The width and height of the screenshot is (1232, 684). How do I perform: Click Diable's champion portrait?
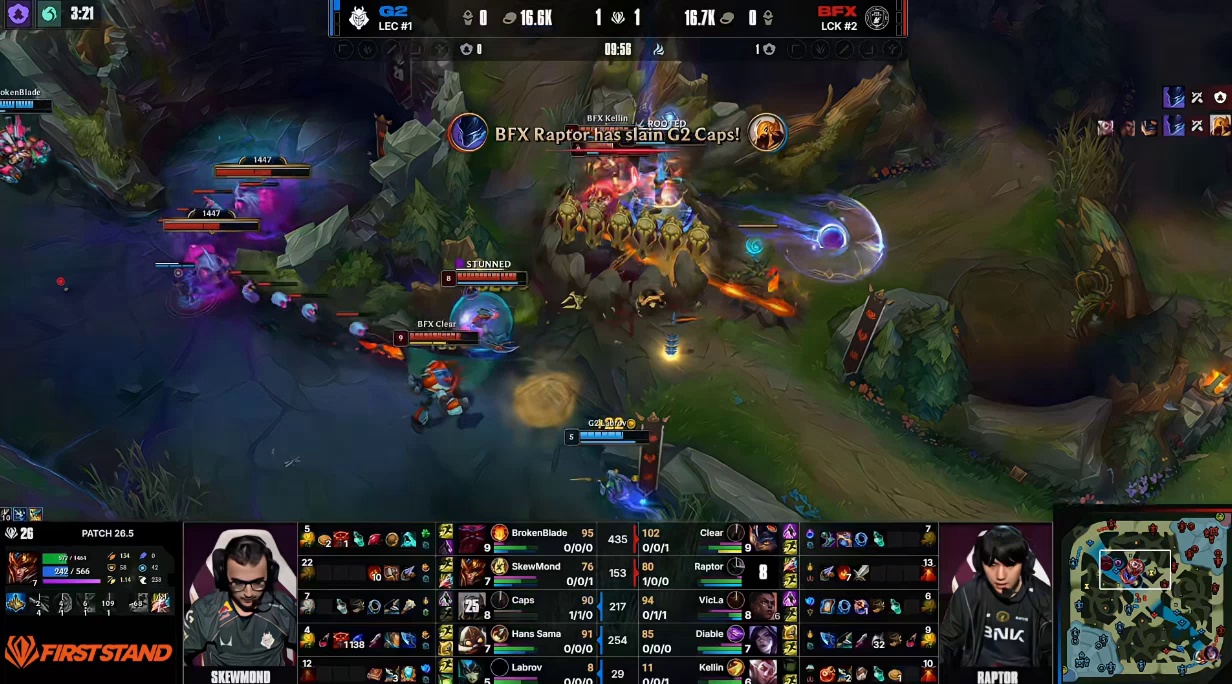pos(764,639)
